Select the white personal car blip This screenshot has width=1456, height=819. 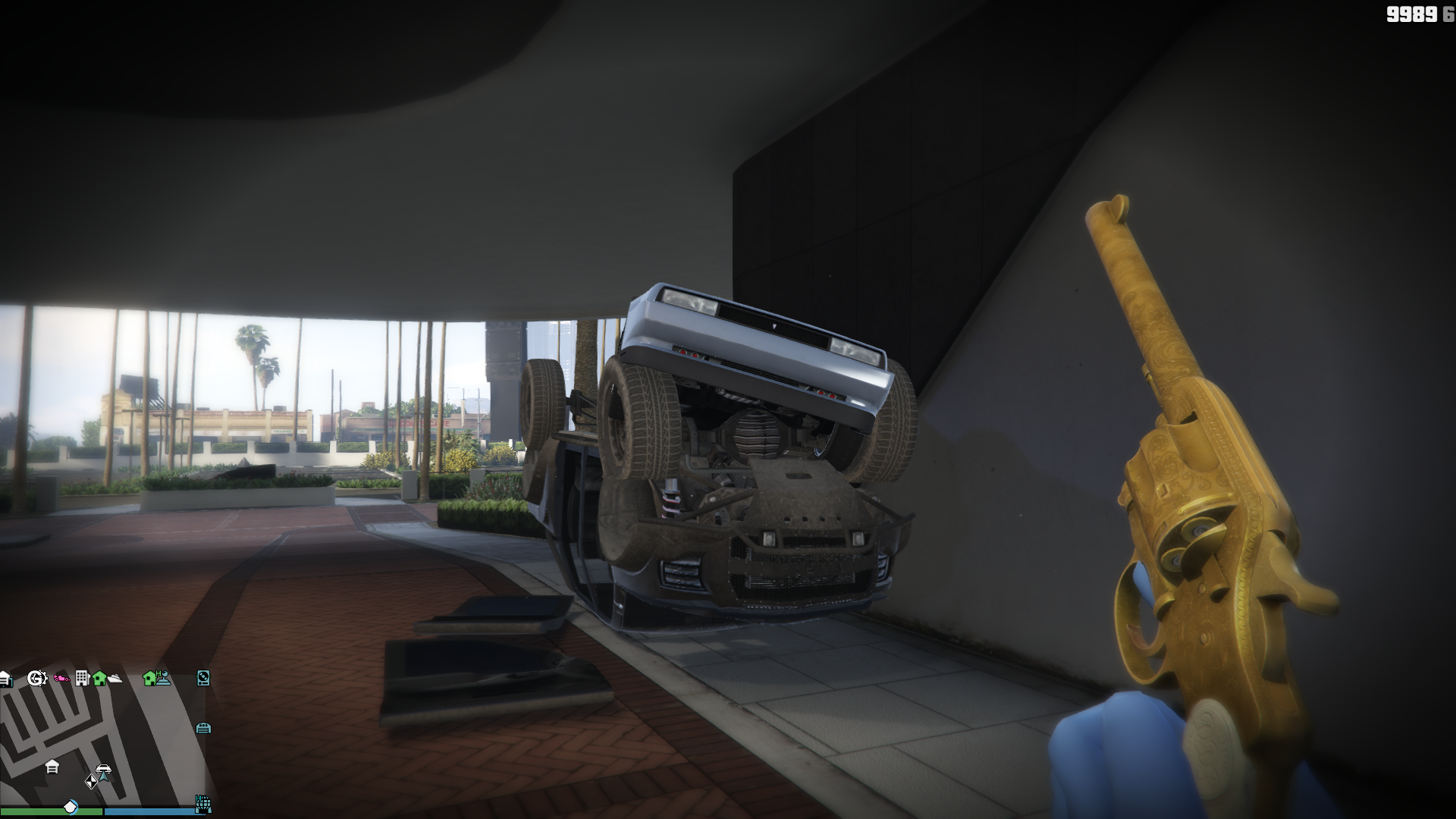point(104,770)
